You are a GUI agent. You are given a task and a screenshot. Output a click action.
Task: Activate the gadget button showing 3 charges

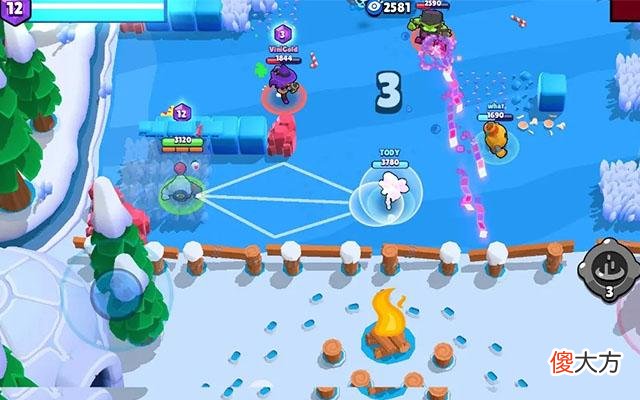coord(609,267)
